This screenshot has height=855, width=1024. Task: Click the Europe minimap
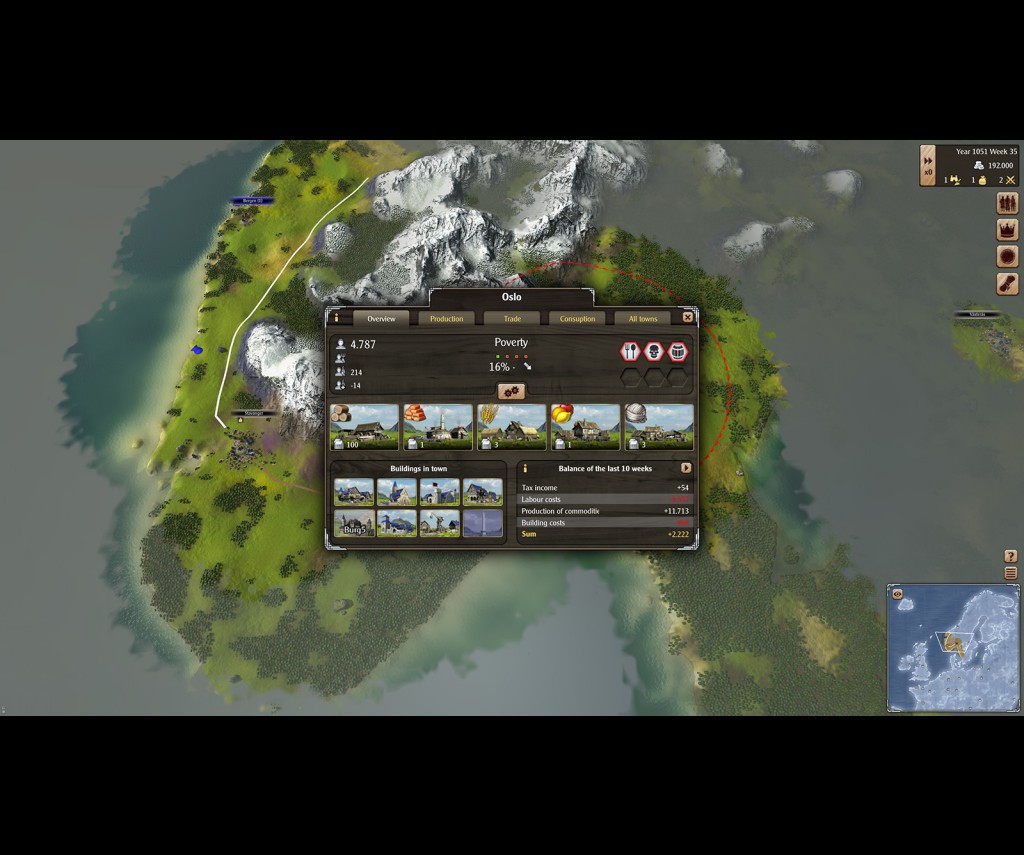[953, 648]
